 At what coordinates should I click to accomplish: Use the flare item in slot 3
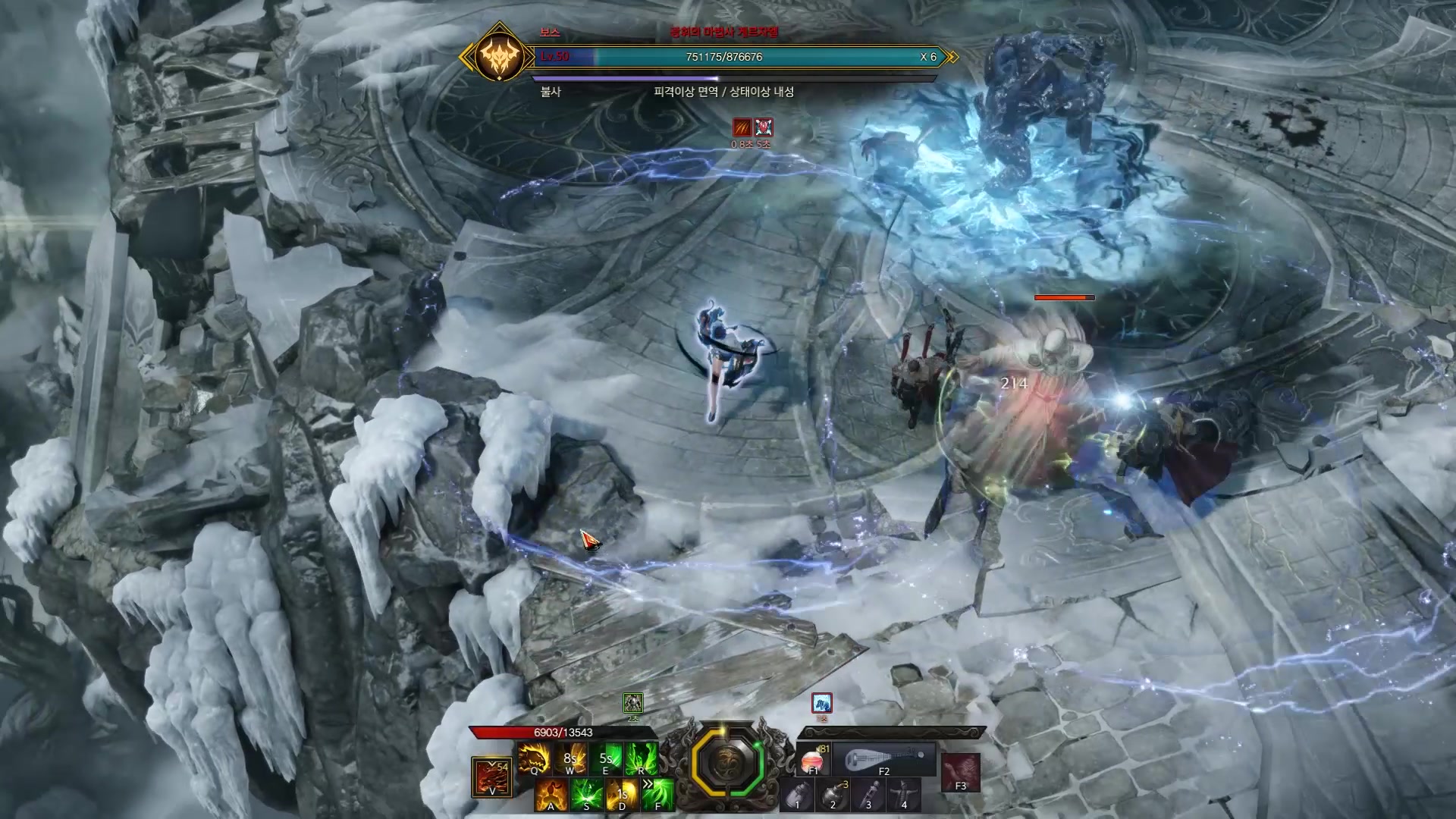coord(868,795)
